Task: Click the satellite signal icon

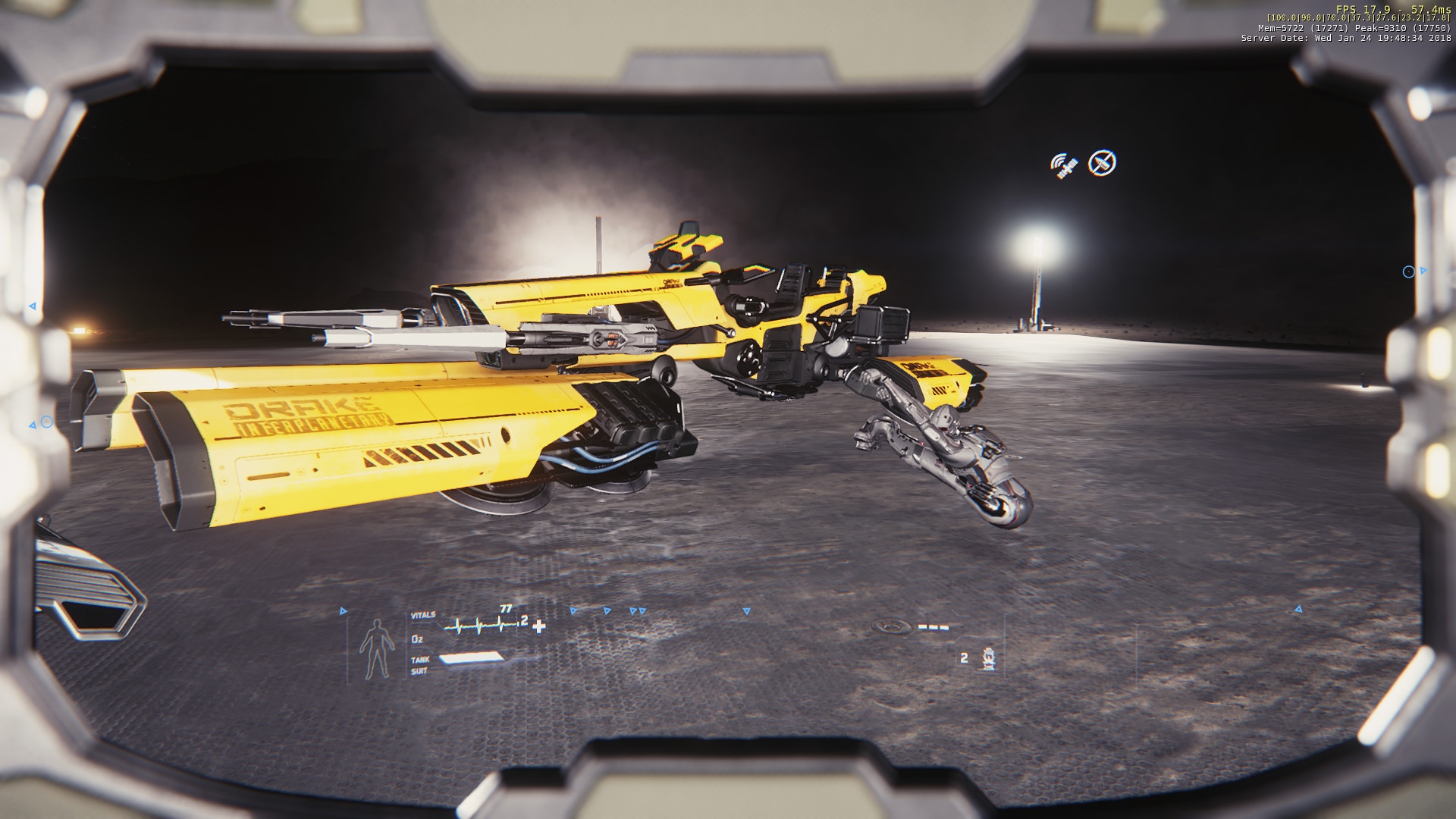Action: pyautogui.click(x=1063, y=165)
